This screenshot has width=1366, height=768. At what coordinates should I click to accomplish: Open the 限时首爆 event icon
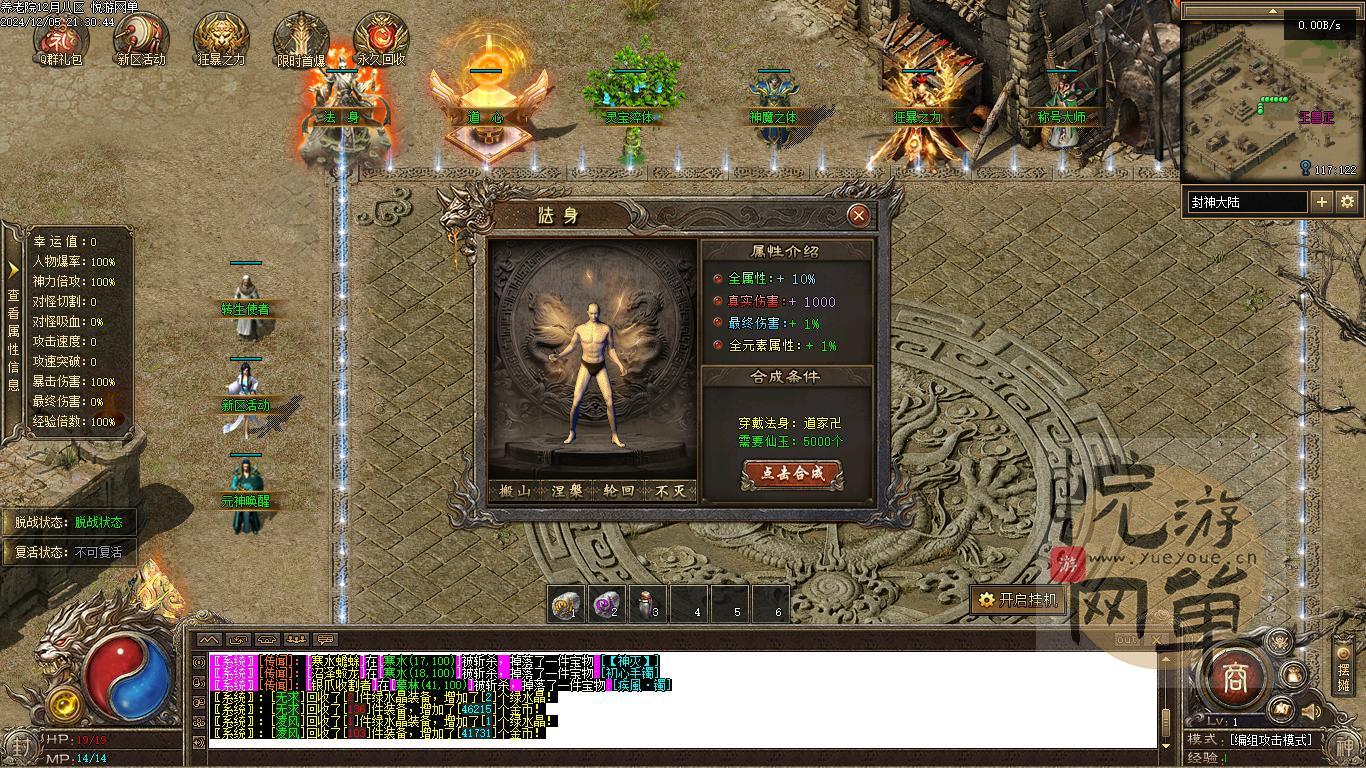click(301, 40)
